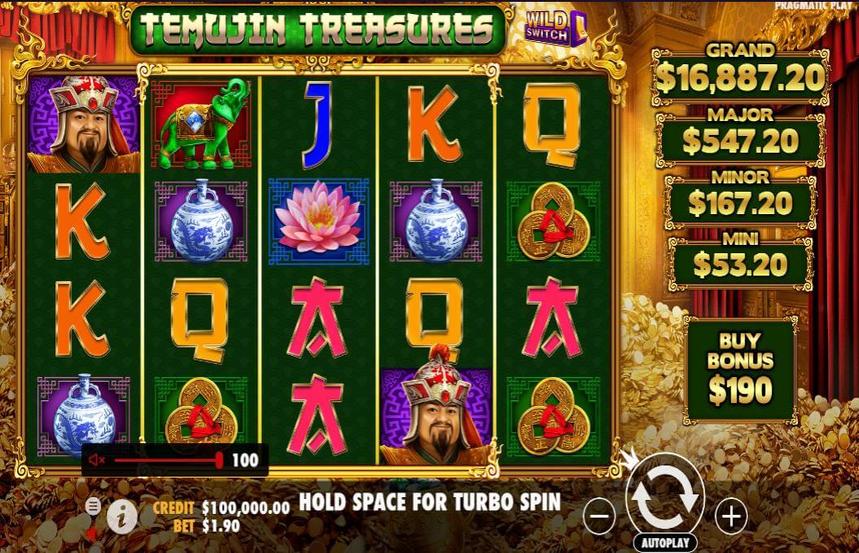The width and height of the screenshot is (859, 553).
Task: Toggle the muted speaker icon
Action: (98, 460)
